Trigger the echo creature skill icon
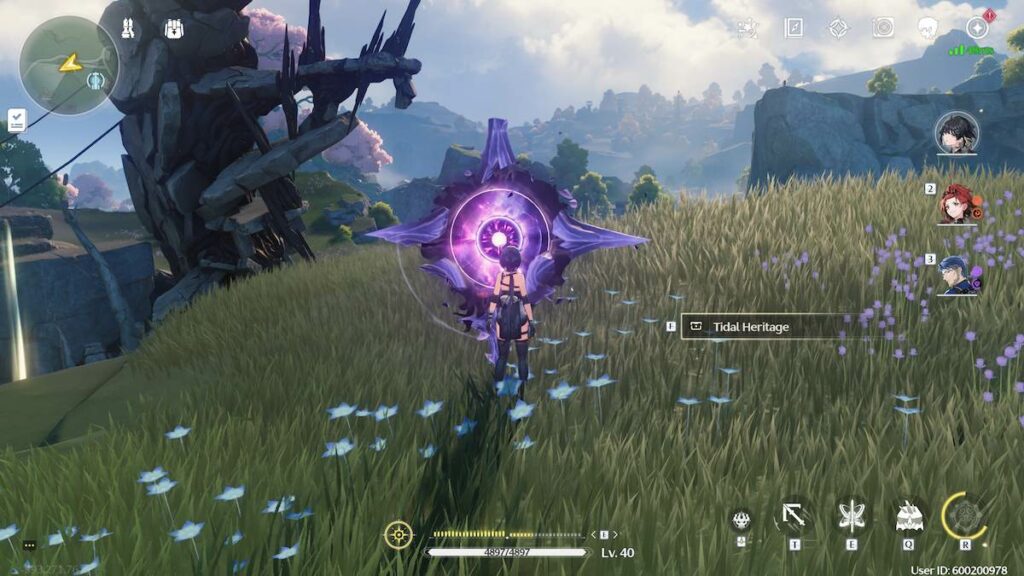1024x576 pixels. [x=908, y=517]
